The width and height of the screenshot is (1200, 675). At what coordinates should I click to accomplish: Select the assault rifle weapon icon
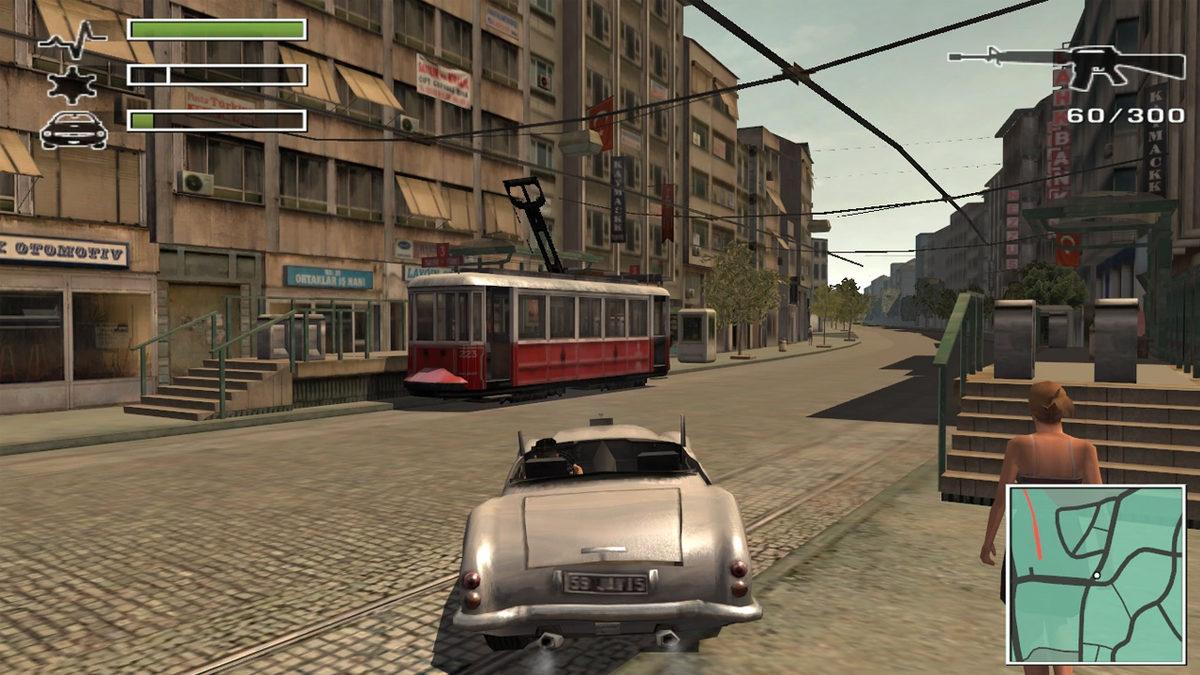1067,64
